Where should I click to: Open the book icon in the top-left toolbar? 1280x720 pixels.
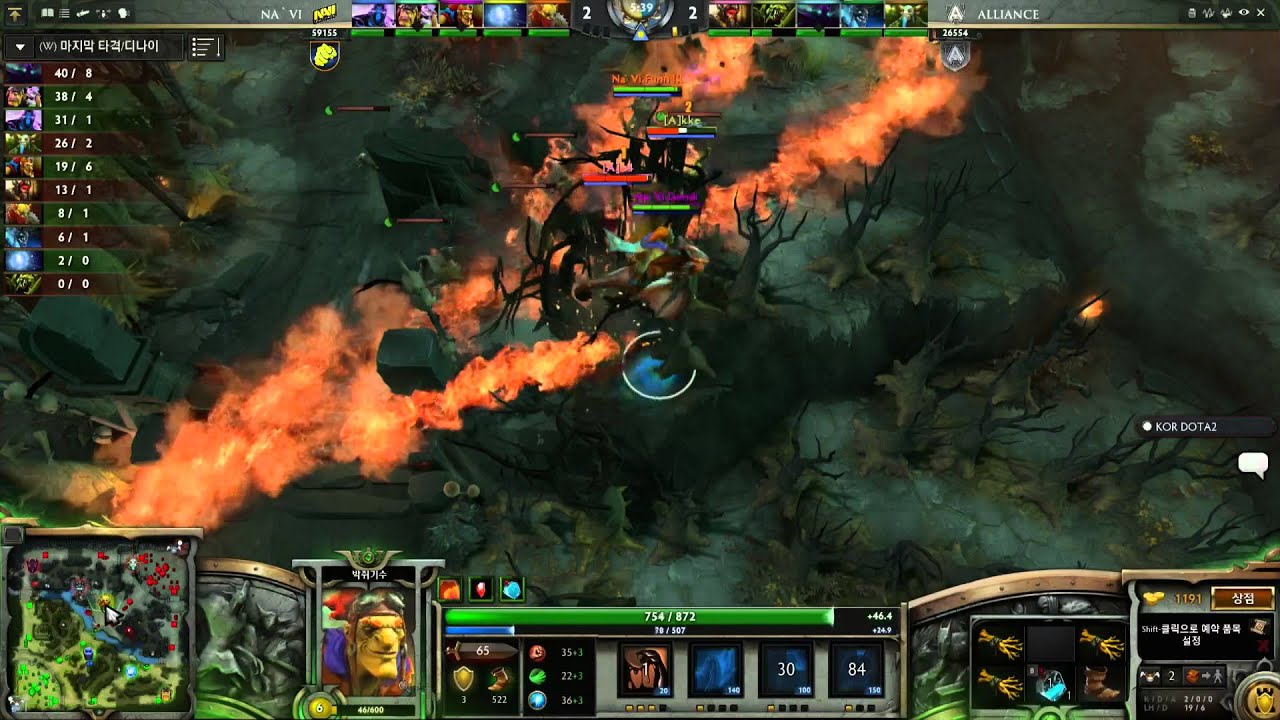(x=47, y=13)
